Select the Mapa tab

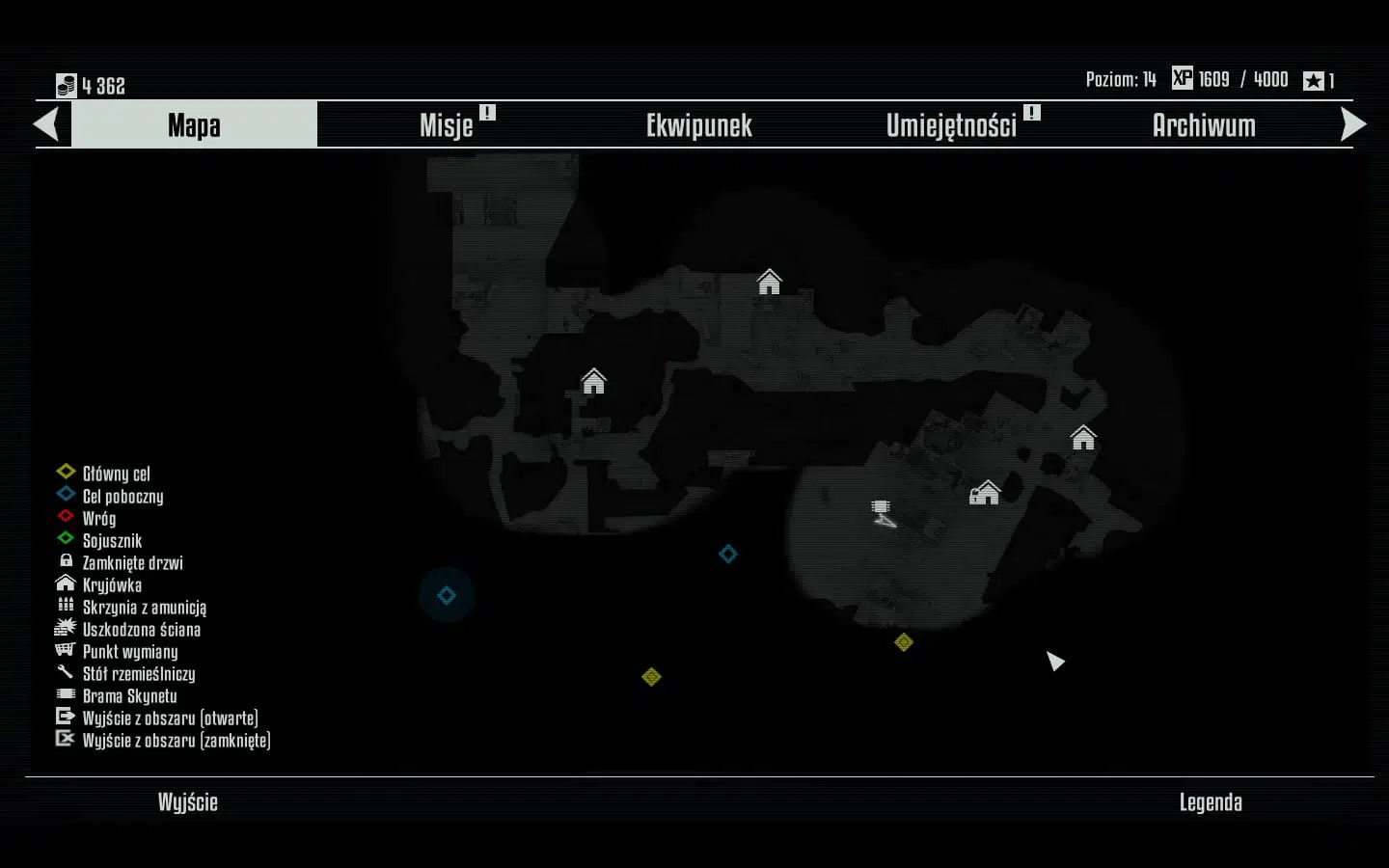point(194,125)
